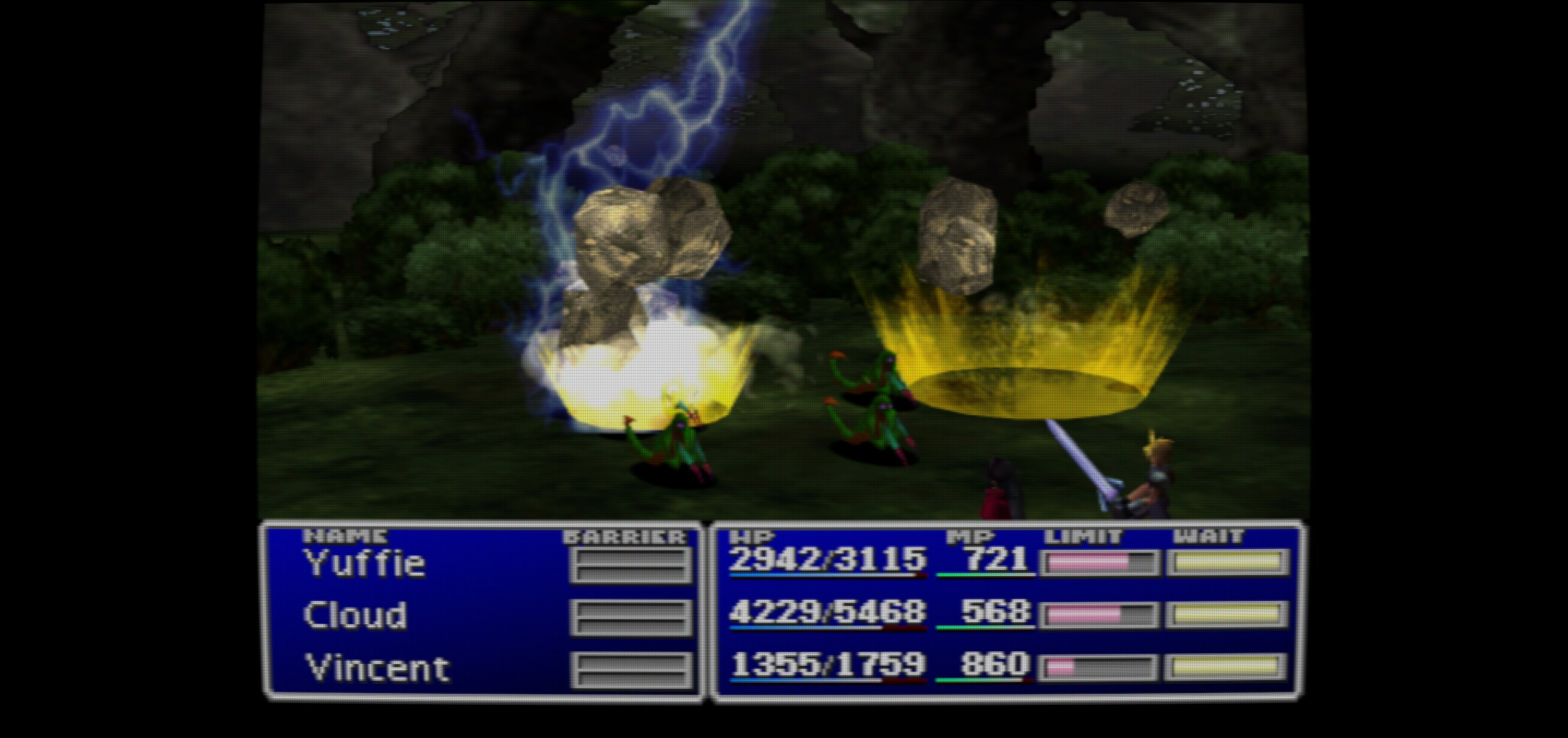Select Yuffie in the party list
1568x738 pixels.
pos(365,563)
